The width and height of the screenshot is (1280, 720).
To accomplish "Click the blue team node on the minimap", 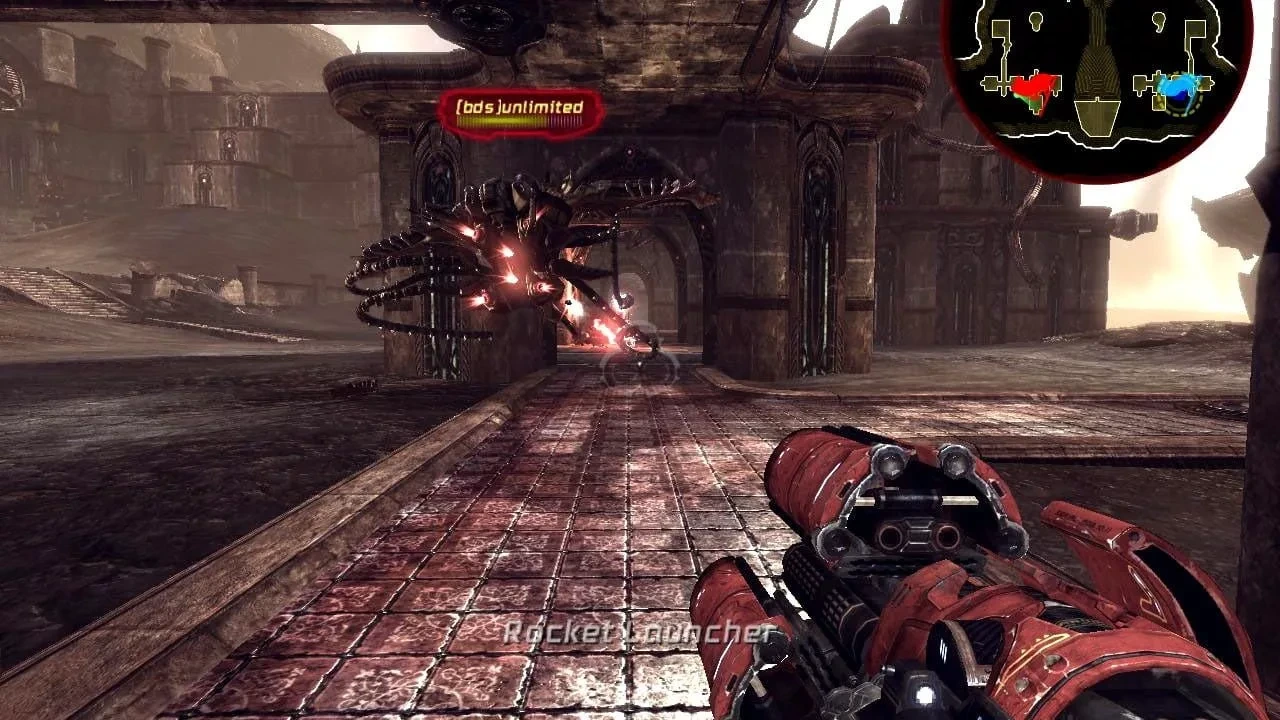I will [1178, 87].
